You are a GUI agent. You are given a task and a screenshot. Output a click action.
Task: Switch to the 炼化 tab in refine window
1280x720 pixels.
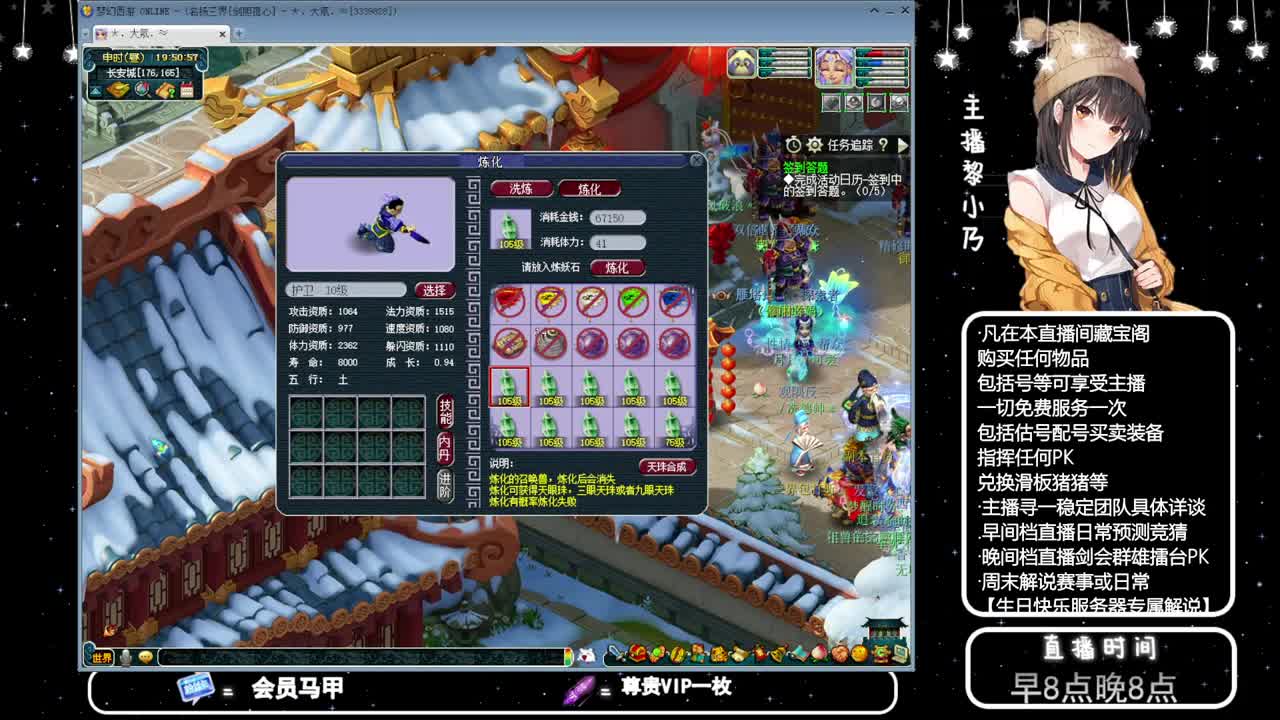point(591,188)
